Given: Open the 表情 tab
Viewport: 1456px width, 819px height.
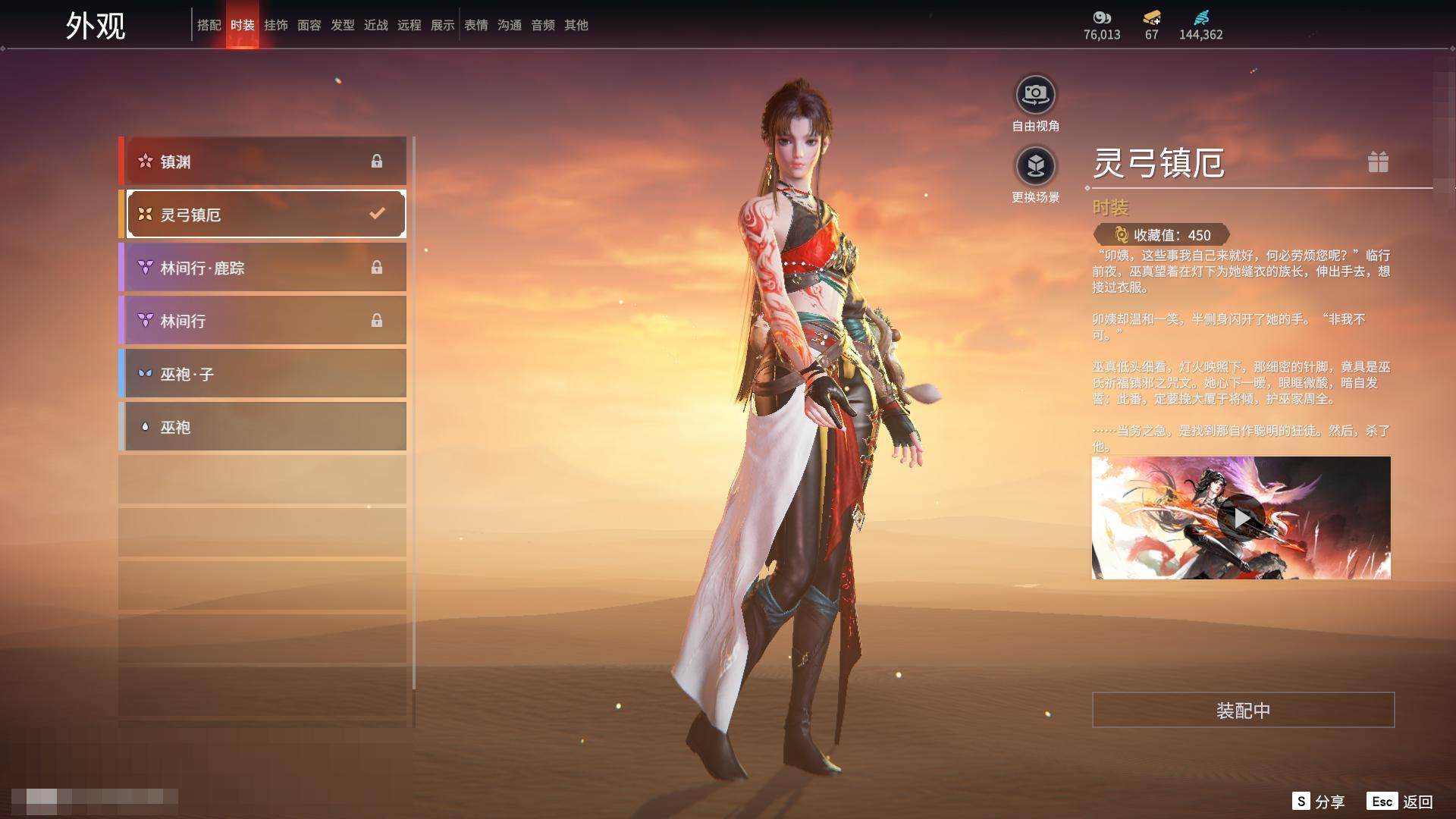Looking at the screenshot, I should click(476, 25).
